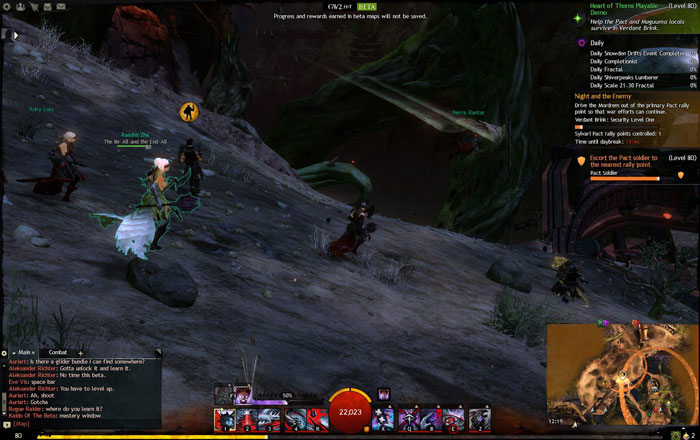Activate weapon skill 1

pyautogui.click(x=224, y=419)
